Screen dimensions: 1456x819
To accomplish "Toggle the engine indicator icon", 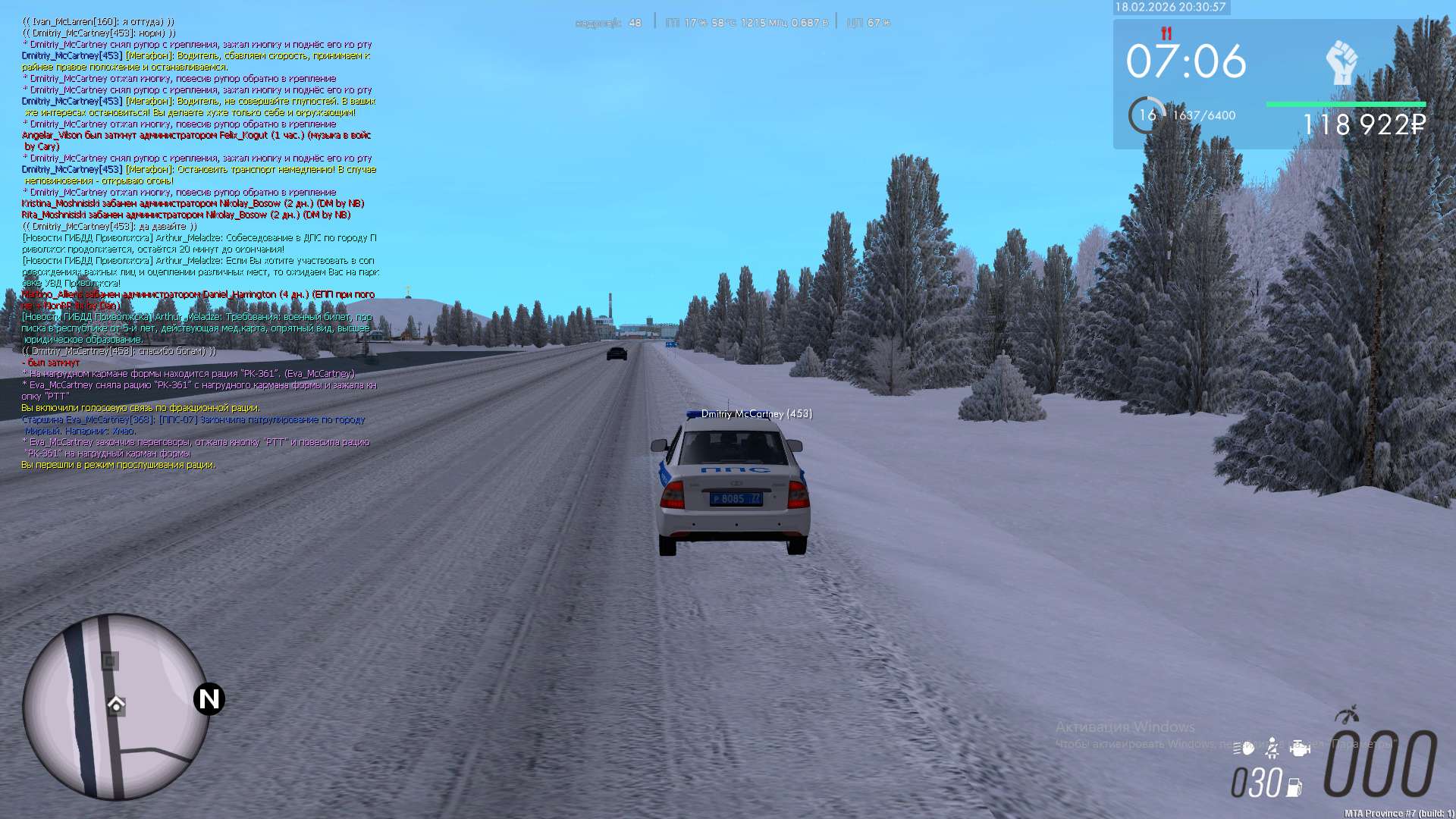I will 1300,748.
